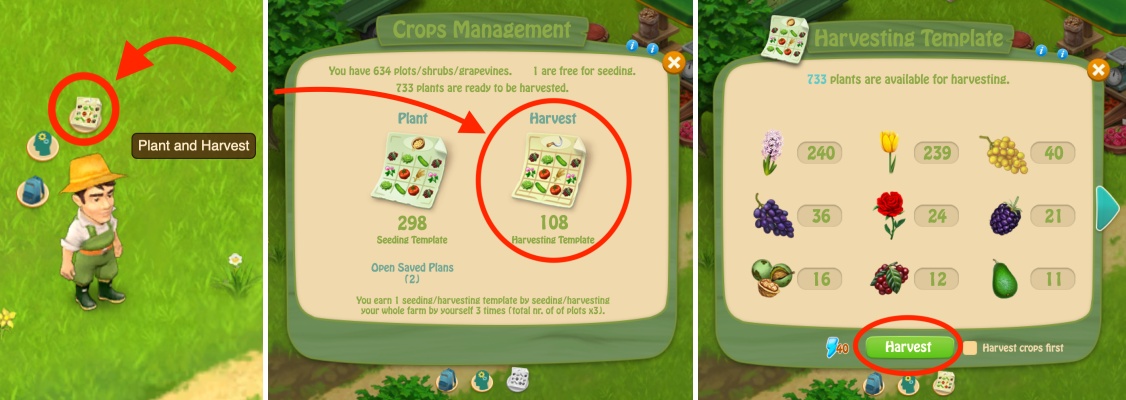Select the yellow tulip crop with 239
Image resolution: width=1126 pixels, height=400 pixels.
(x=887, y=152)
